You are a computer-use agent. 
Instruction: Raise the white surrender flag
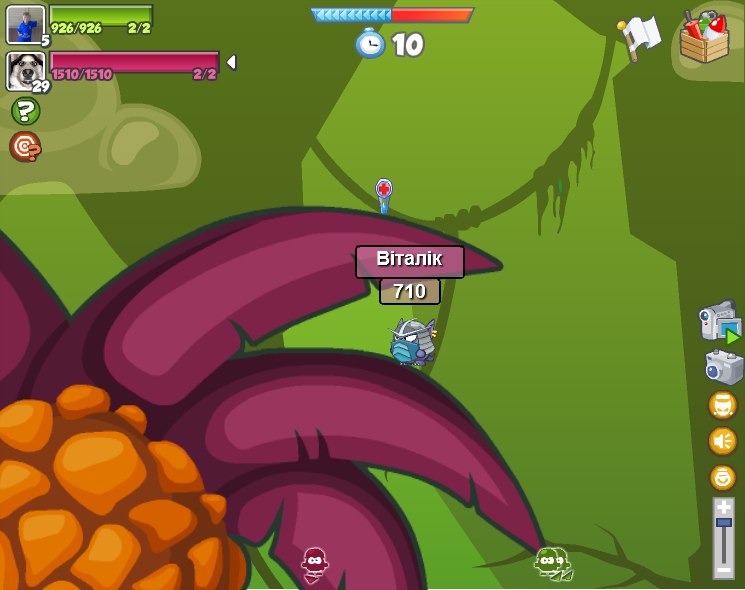(x=639, y=37)
